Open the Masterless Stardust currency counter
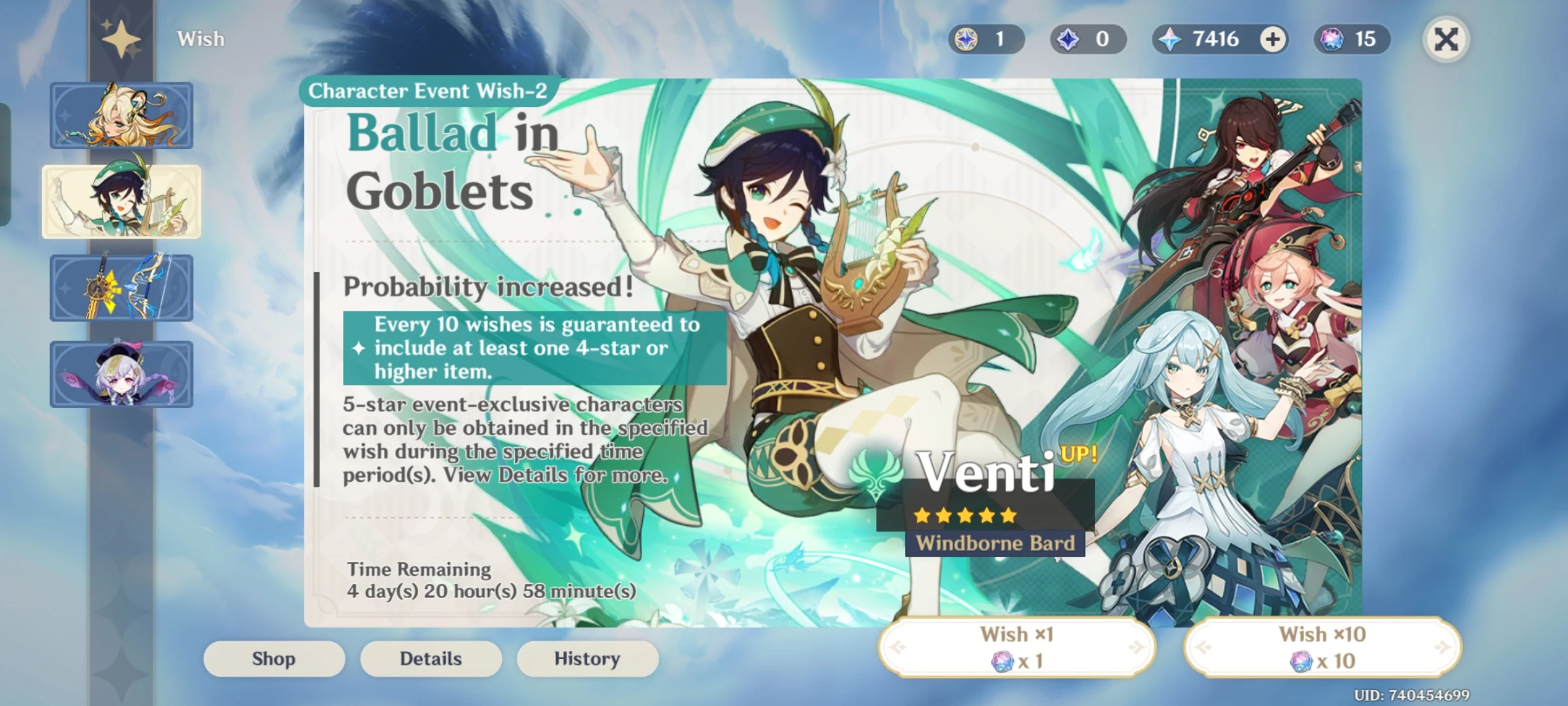 click(x=985, y=39)
